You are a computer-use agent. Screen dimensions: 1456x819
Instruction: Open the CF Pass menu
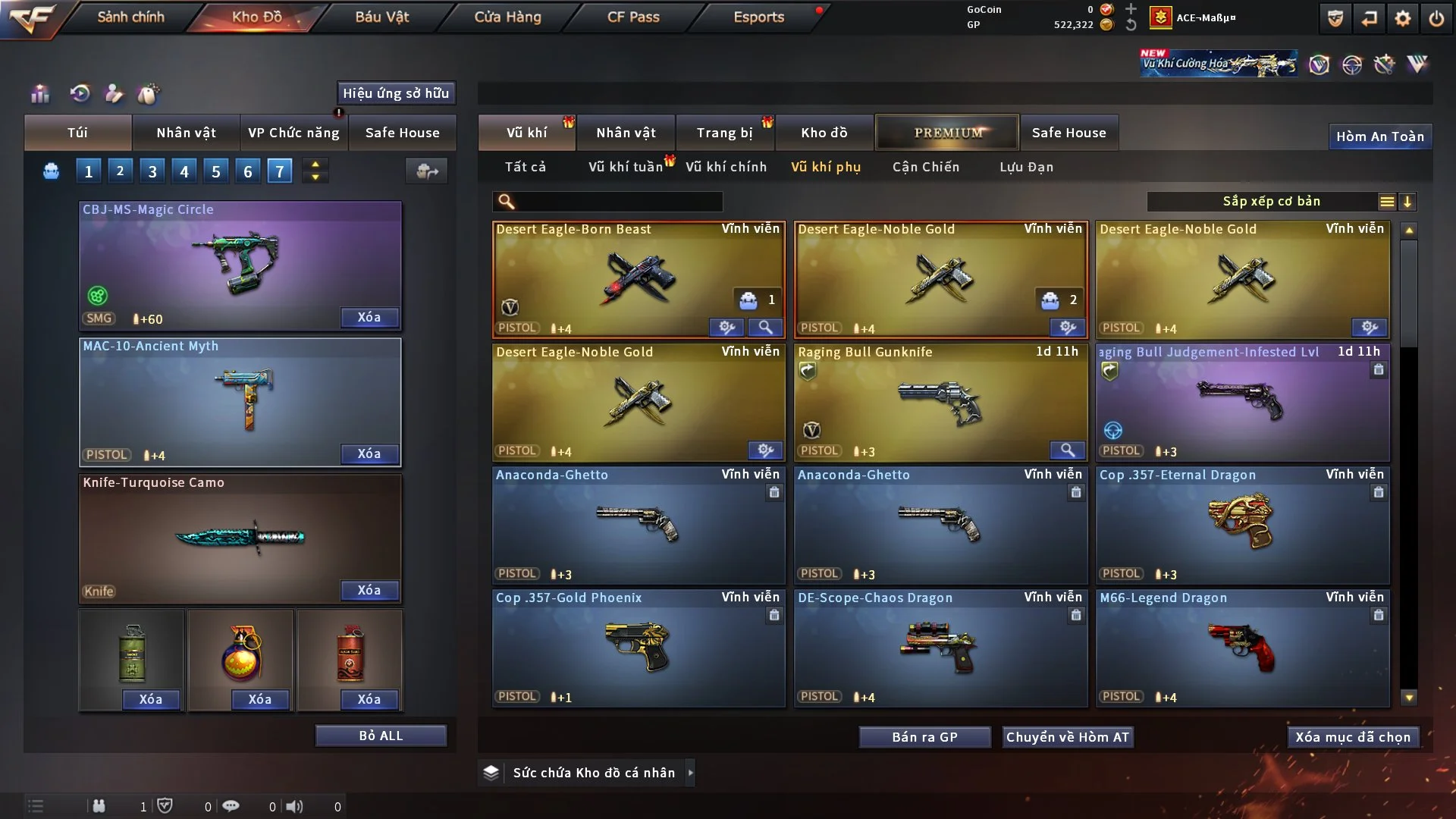pos(633,17)
